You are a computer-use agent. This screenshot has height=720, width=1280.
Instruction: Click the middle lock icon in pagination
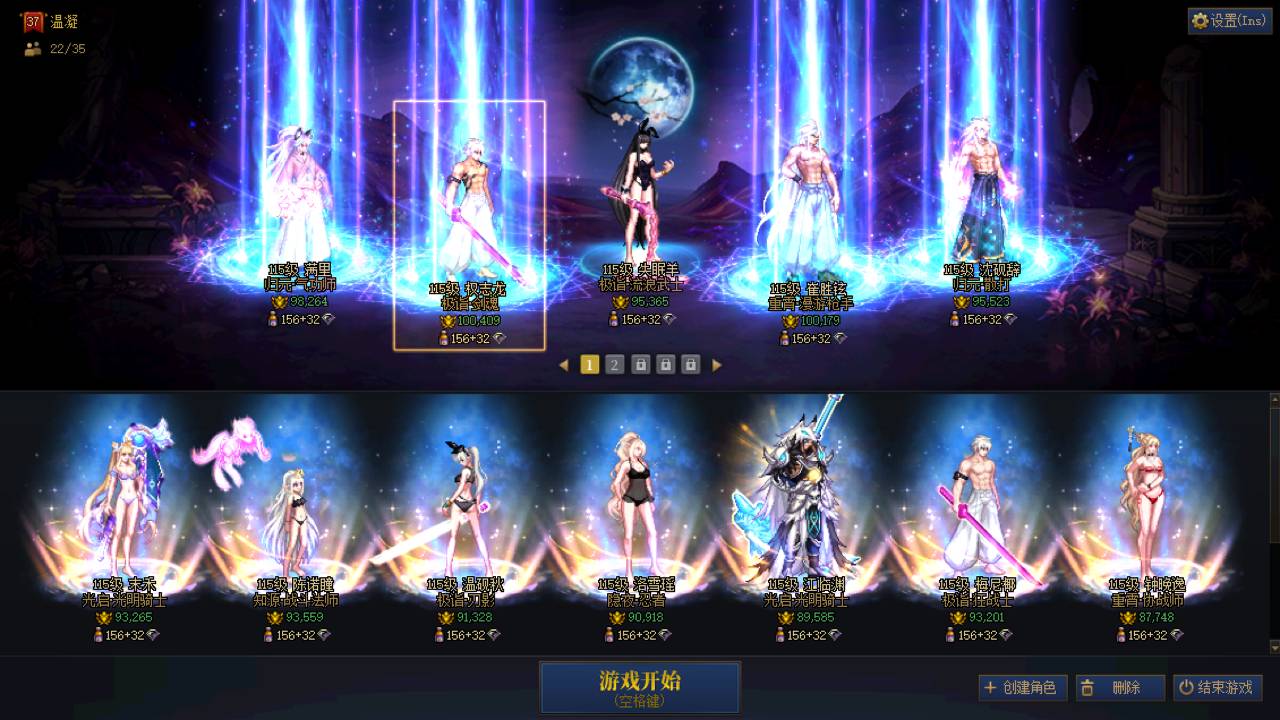[666, 364]
